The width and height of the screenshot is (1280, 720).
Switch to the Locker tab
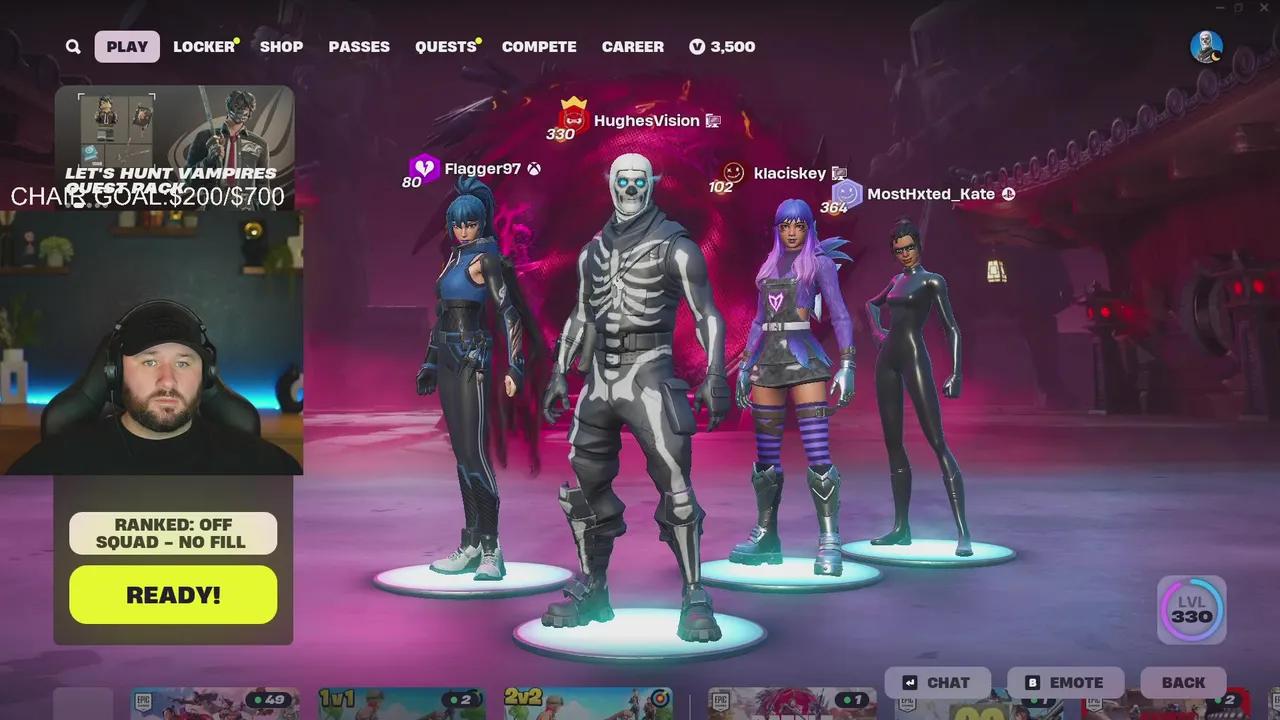[203, 46]
